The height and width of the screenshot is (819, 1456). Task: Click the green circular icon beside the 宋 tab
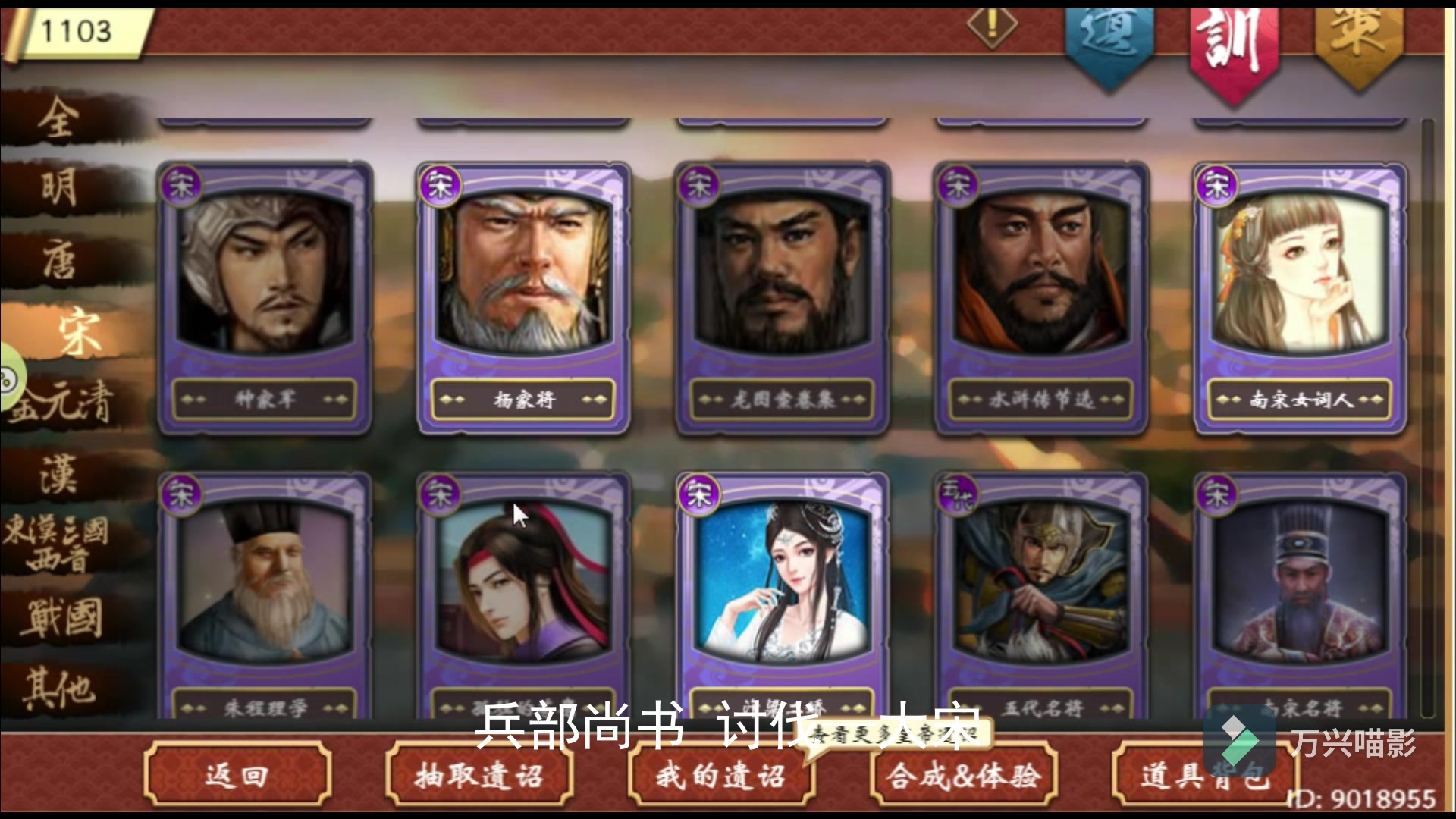[8, 374]
